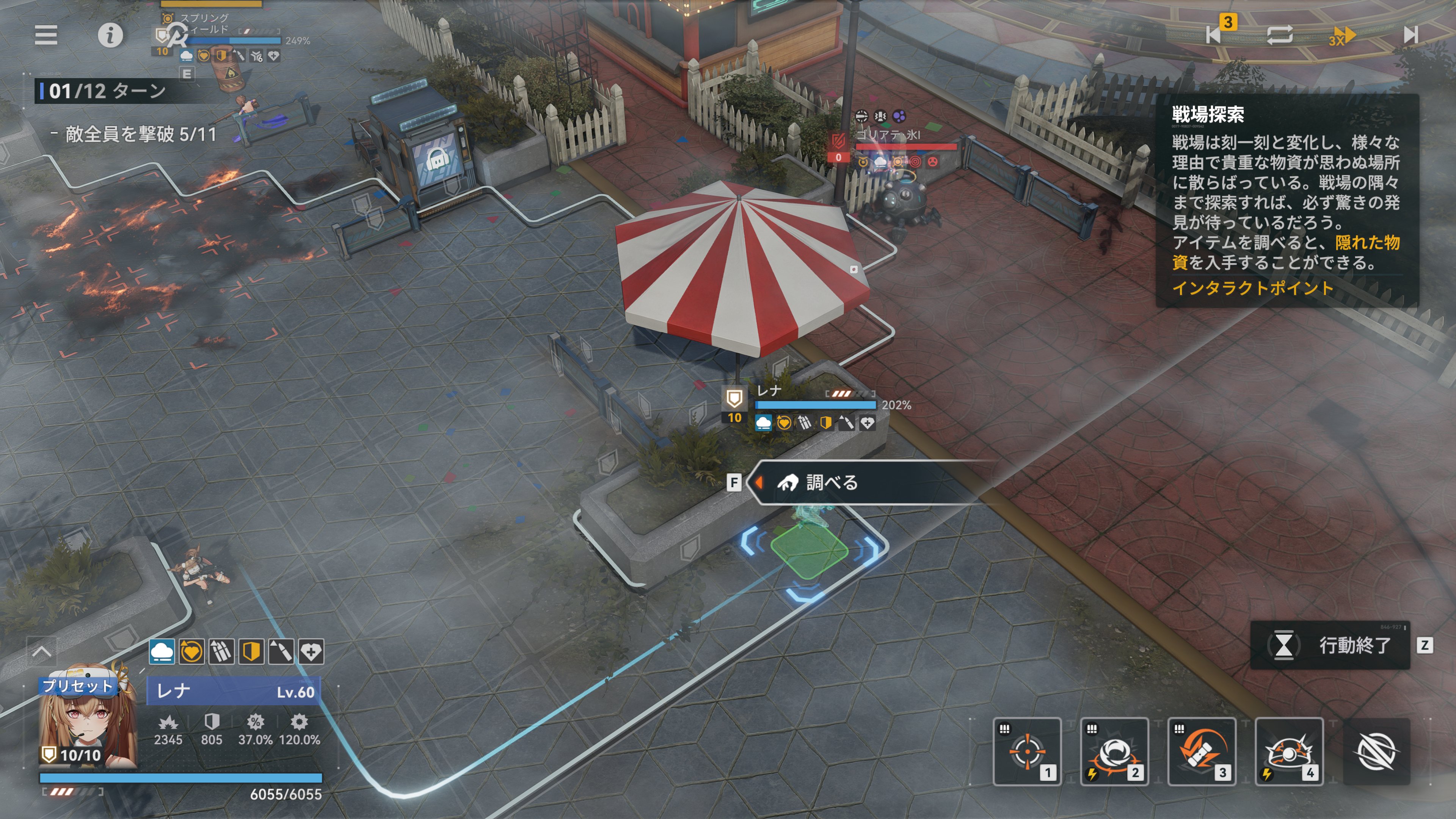View the enemy defeat objective tracker

coord(140,135)
